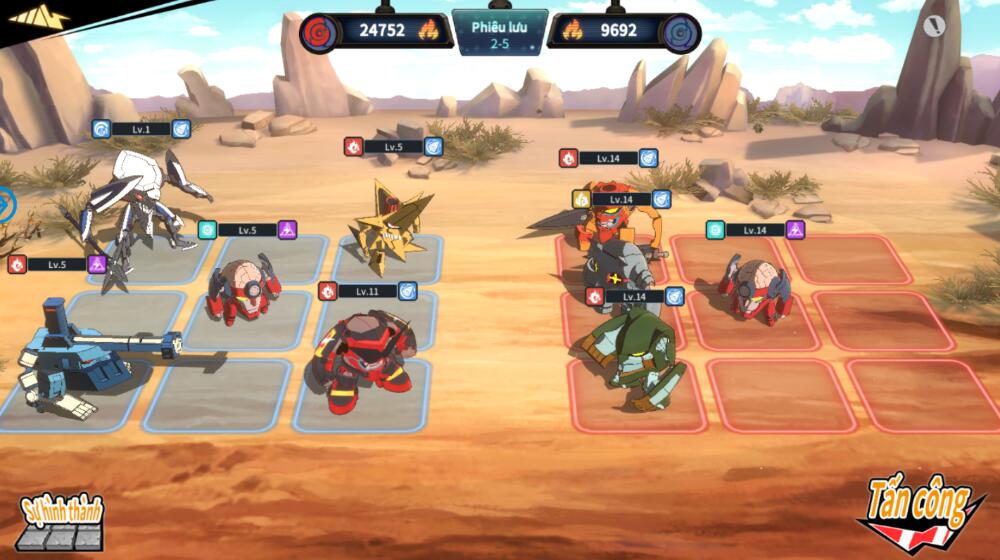Open the Sự hình thành formation menu
This screenshot has height=560, width=1000.
[x=61, y=521]
